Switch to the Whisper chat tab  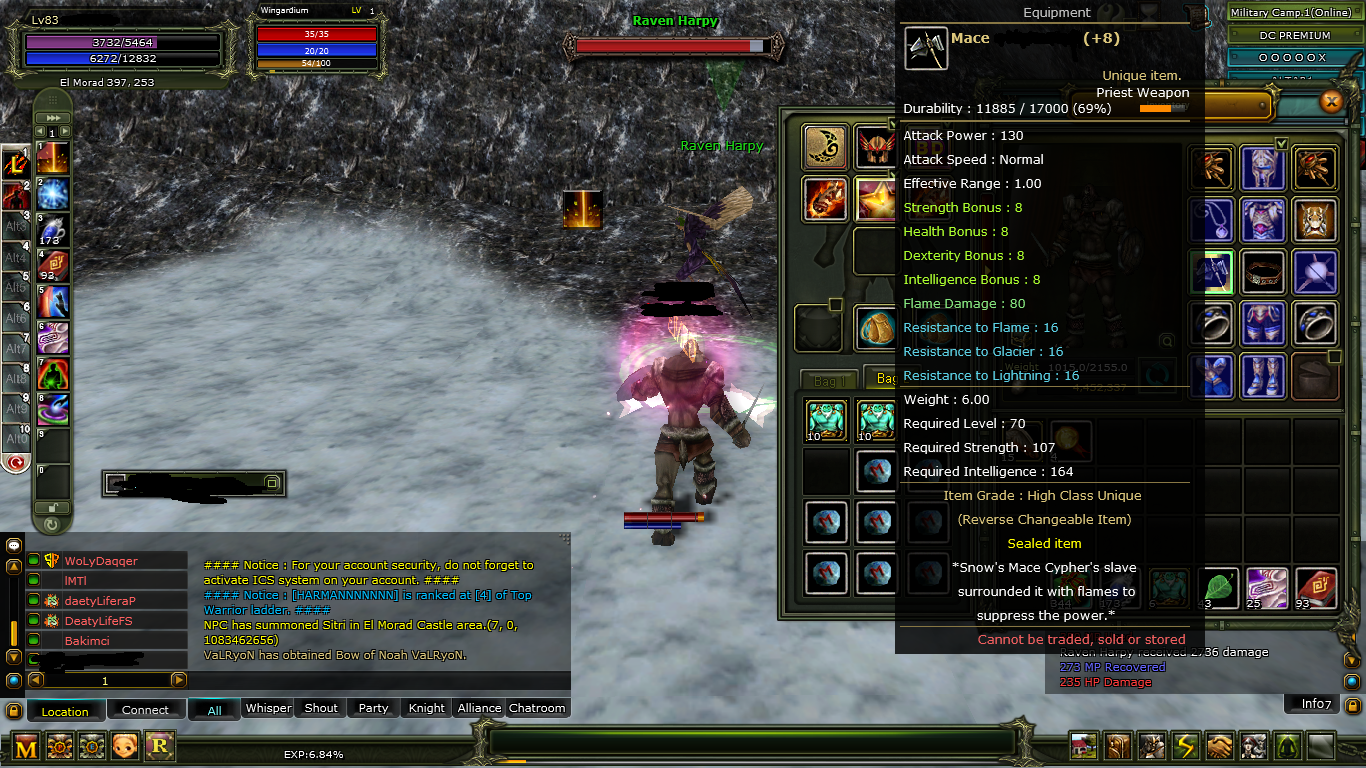click(268, 708)
